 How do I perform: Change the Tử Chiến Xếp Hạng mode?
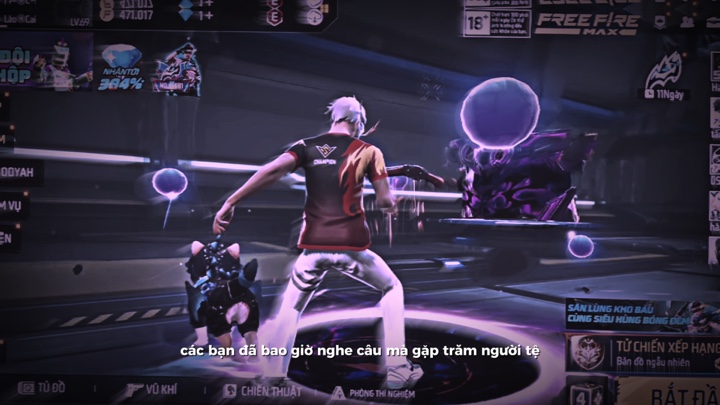(x=642, y=352)
